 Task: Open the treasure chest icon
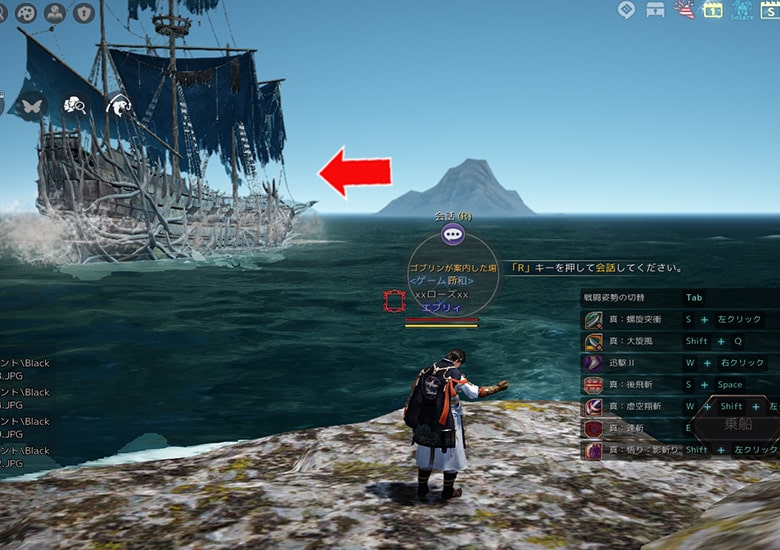click(656, 10)
